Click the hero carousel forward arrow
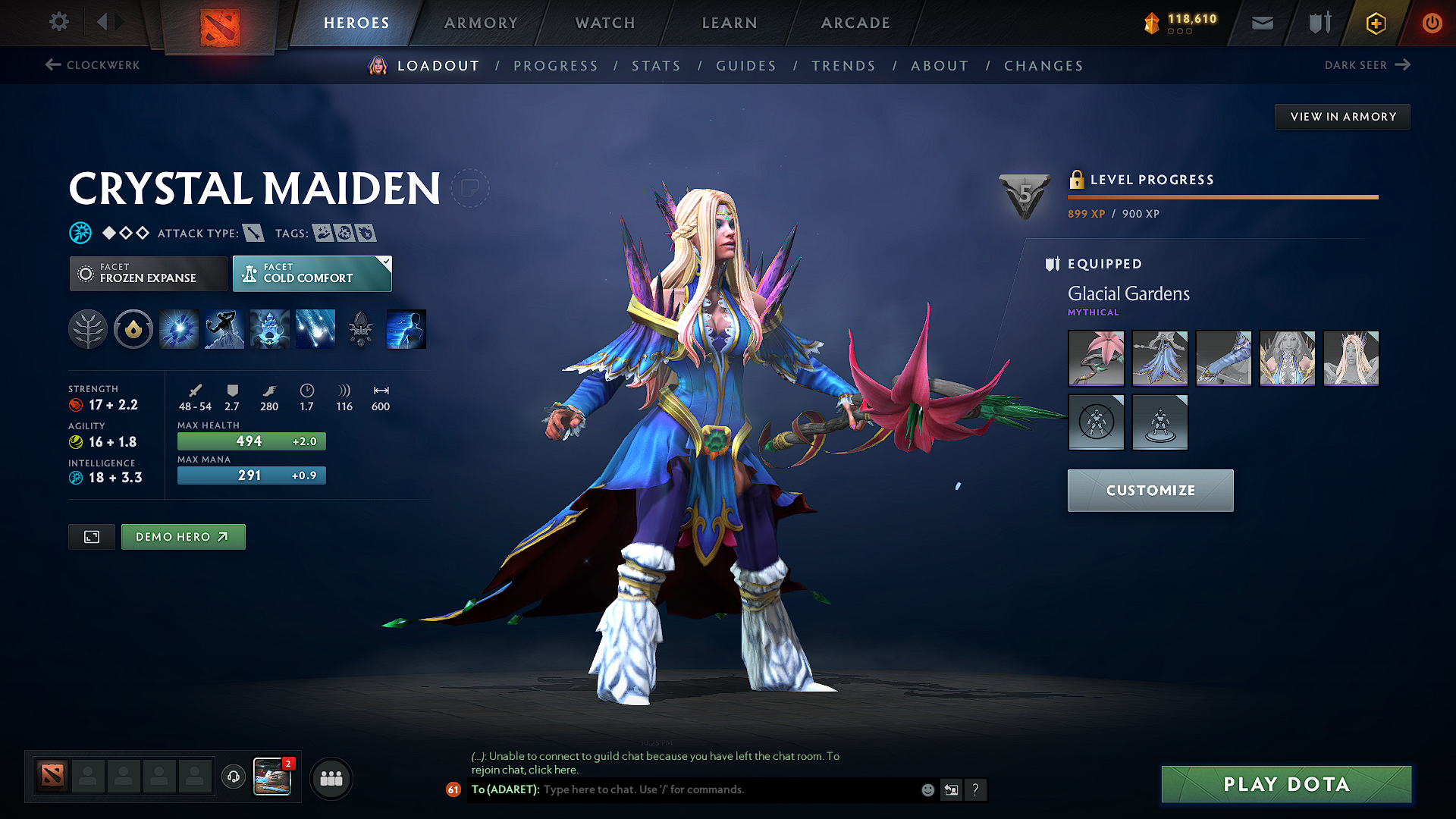Screen dimensions: 1456x819 (x=120, y=22)
